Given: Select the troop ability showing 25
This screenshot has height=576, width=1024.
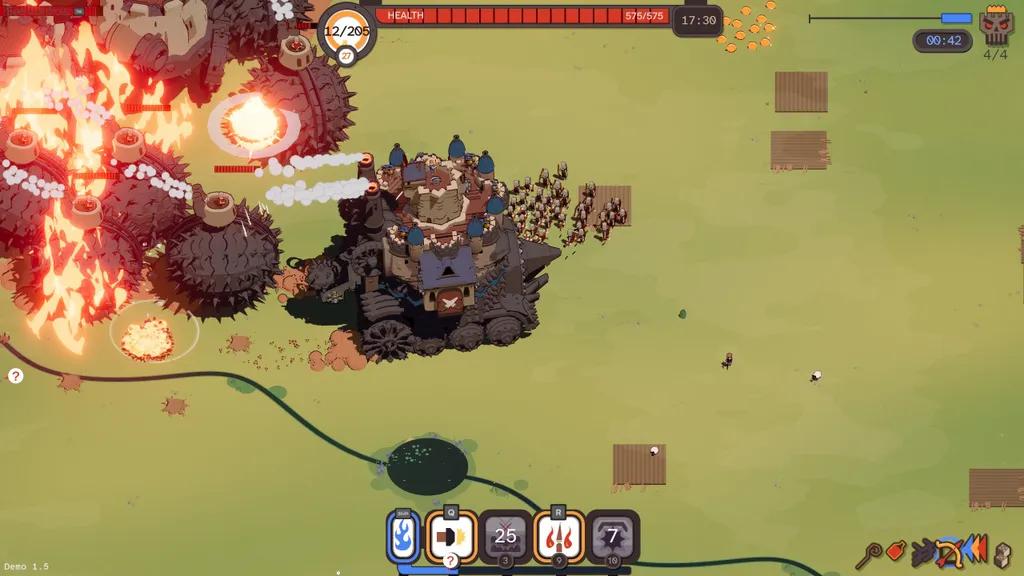Looking at the screenshot, I should click(x=505, y=537).
